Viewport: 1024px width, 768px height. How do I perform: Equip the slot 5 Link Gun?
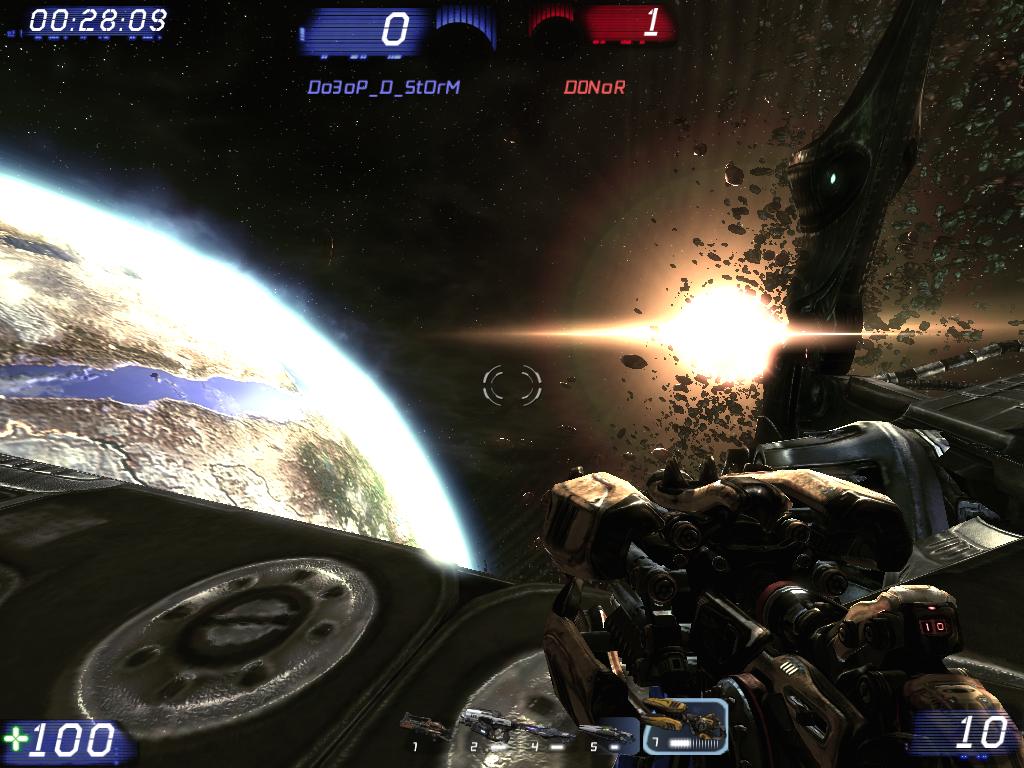click(x=607, y=733)
